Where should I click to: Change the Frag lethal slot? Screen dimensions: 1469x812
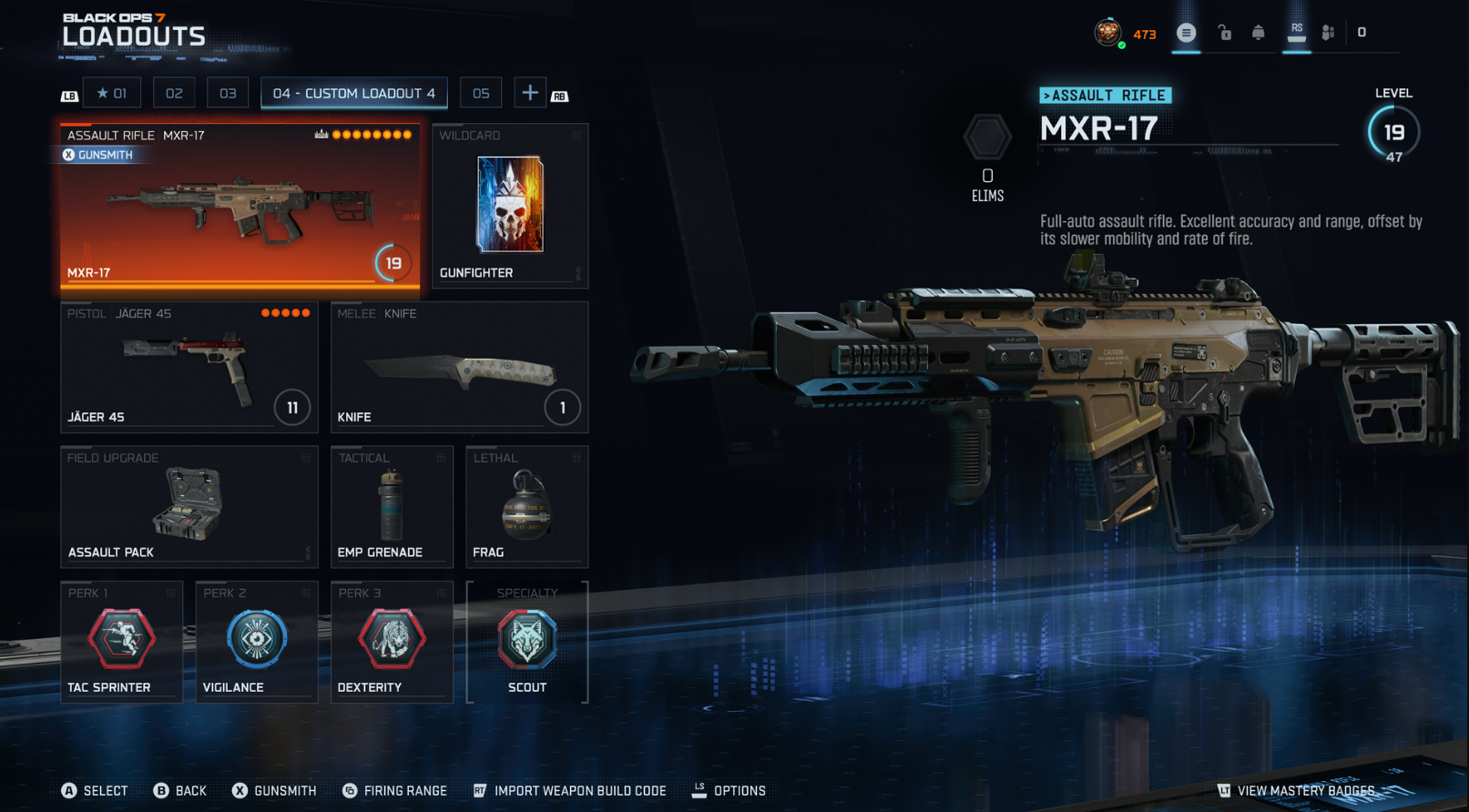pos(526,506)
